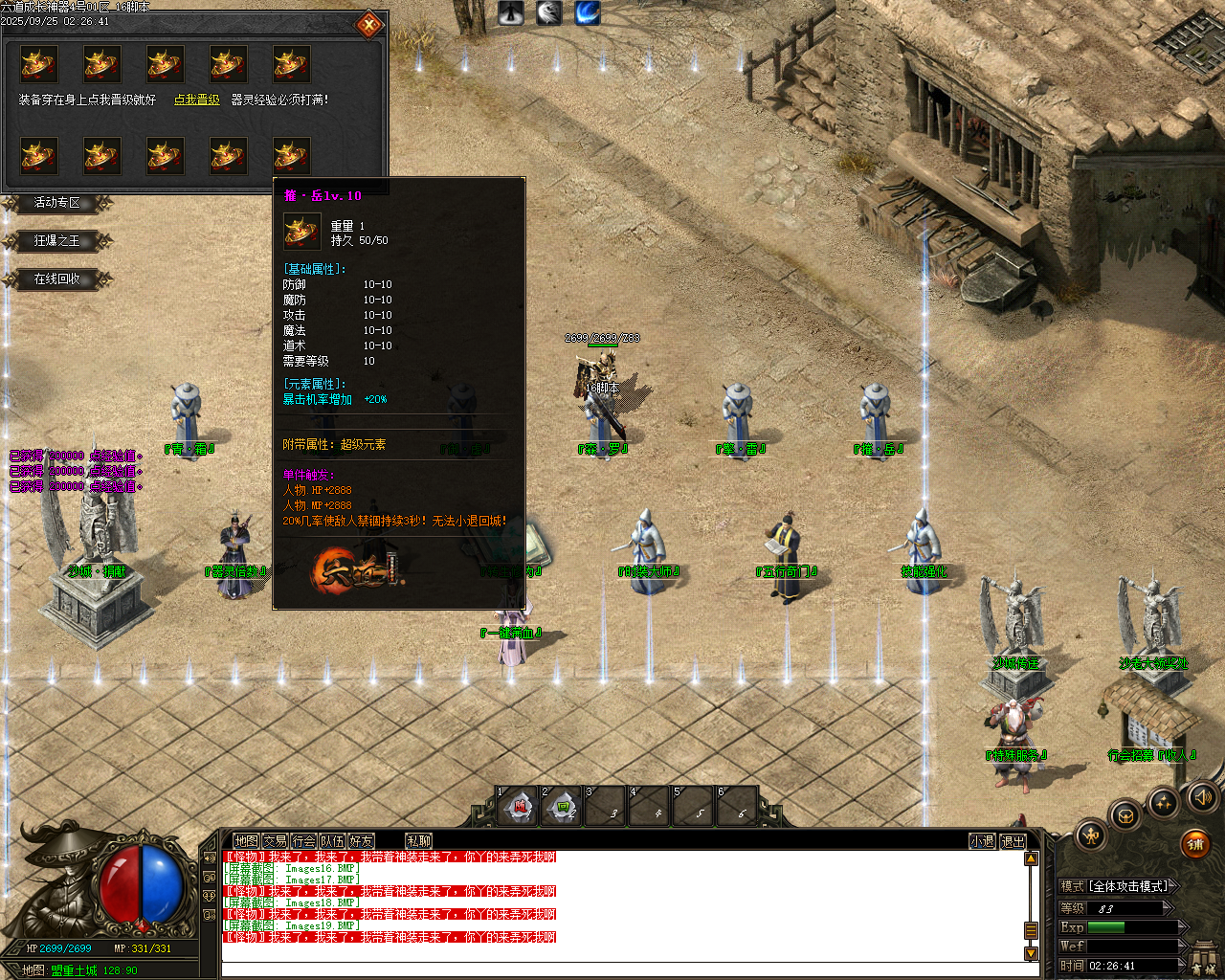The image size is (1225, 980).
Task: Expand the Wef bar arrow
Action: (x=1183, y=946)
